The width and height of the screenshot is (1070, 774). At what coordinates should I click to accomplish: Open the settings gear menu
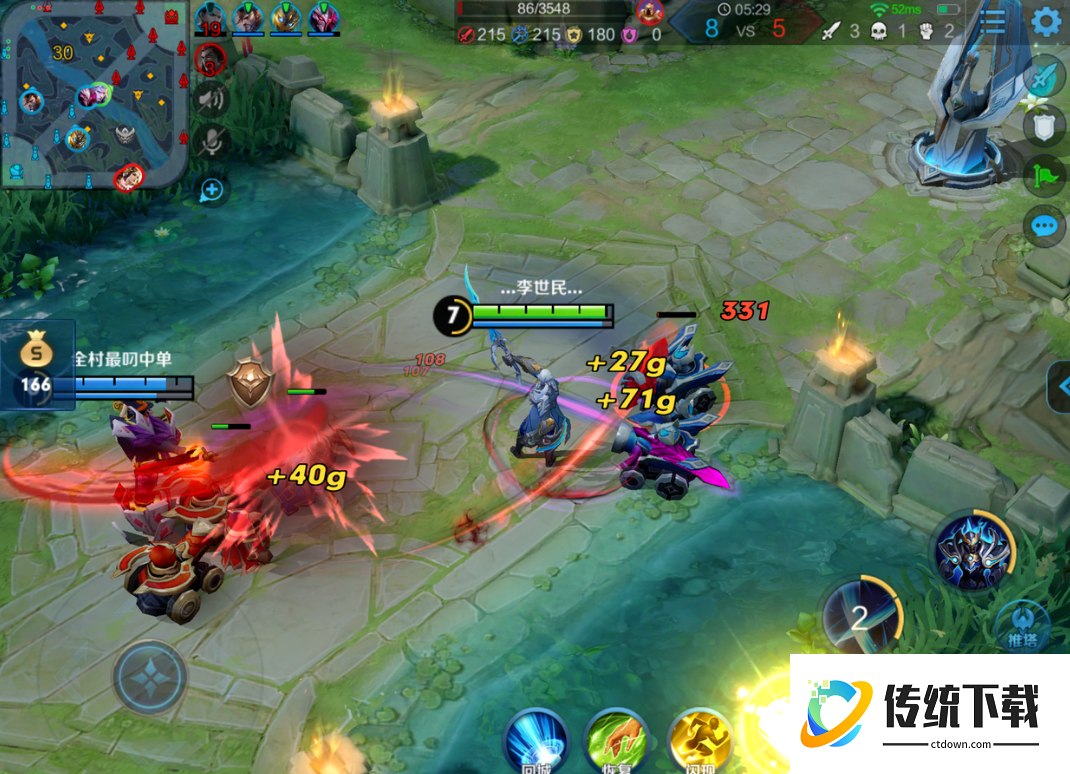point(1046,21)
